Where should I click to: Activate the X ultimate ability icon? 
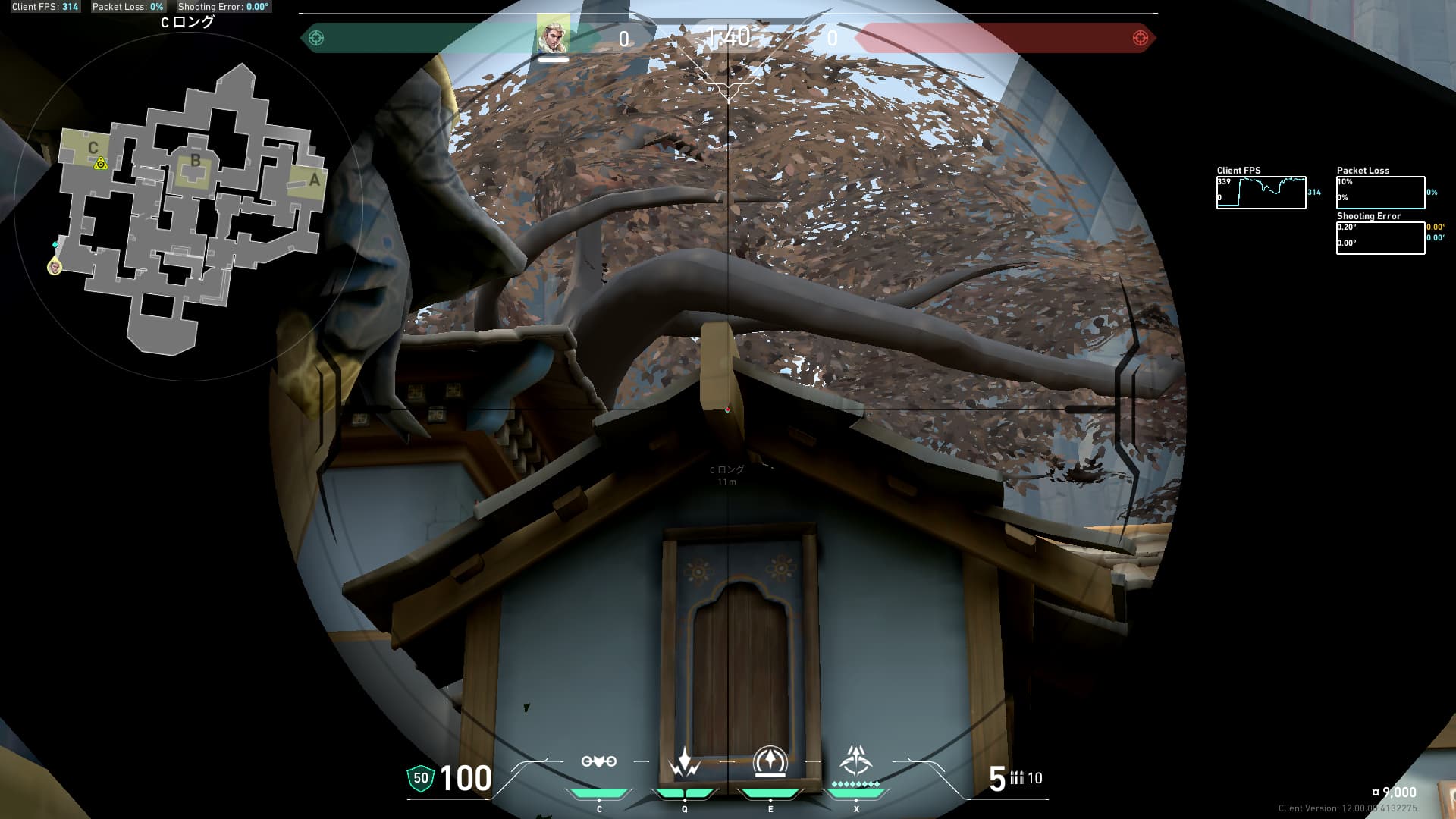coord(855,761)
